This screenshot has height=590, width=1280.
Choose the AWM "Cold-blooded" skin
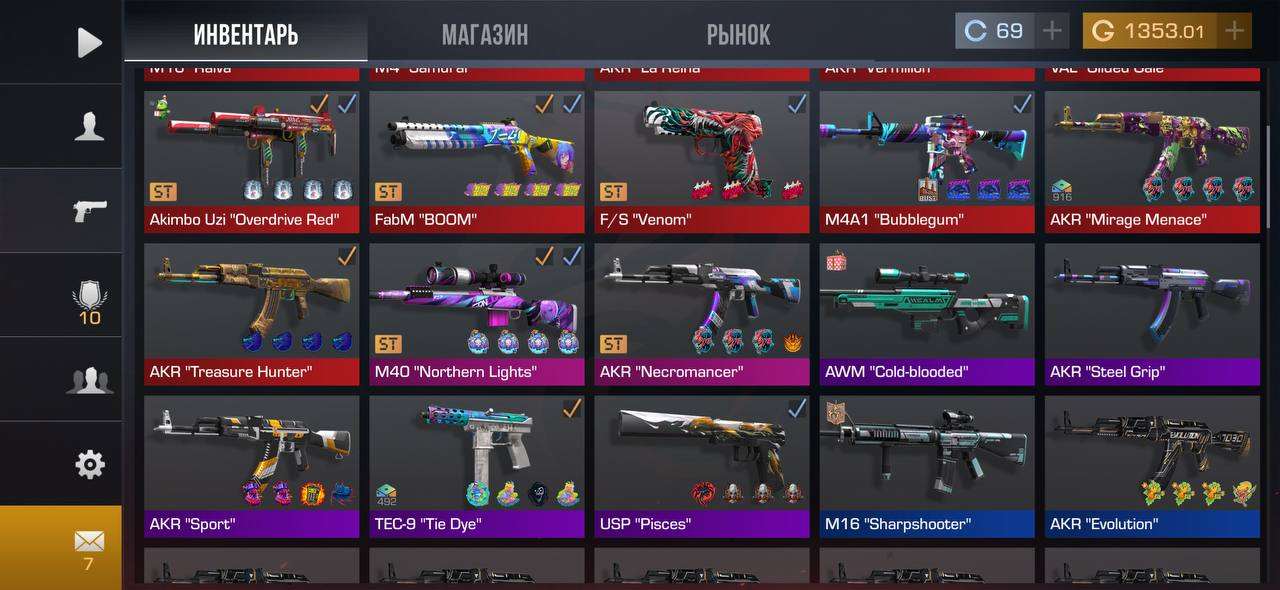[x=926, y=312]
